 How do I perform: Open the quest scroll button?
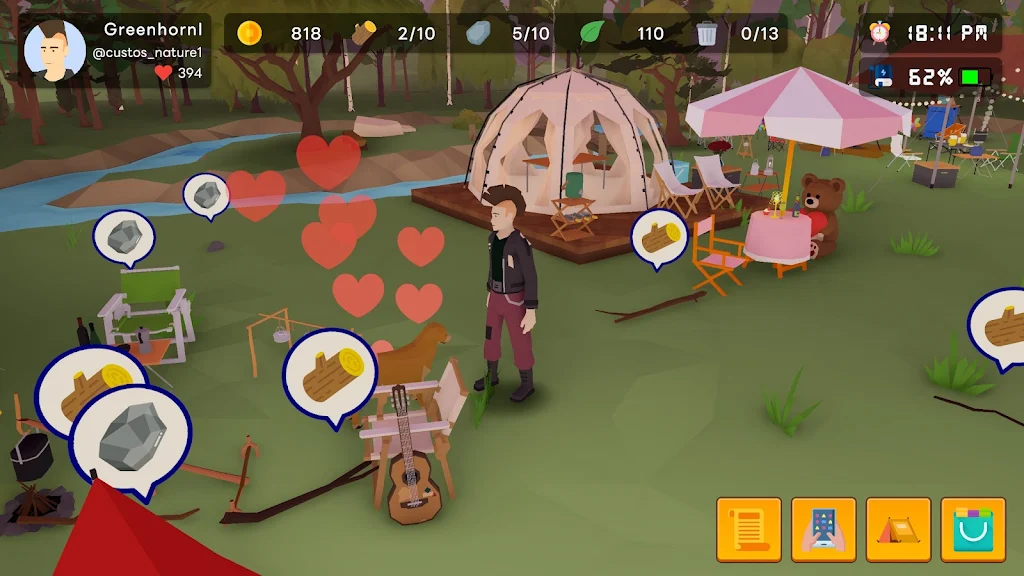pyautogui.click(x=749, y=529)
